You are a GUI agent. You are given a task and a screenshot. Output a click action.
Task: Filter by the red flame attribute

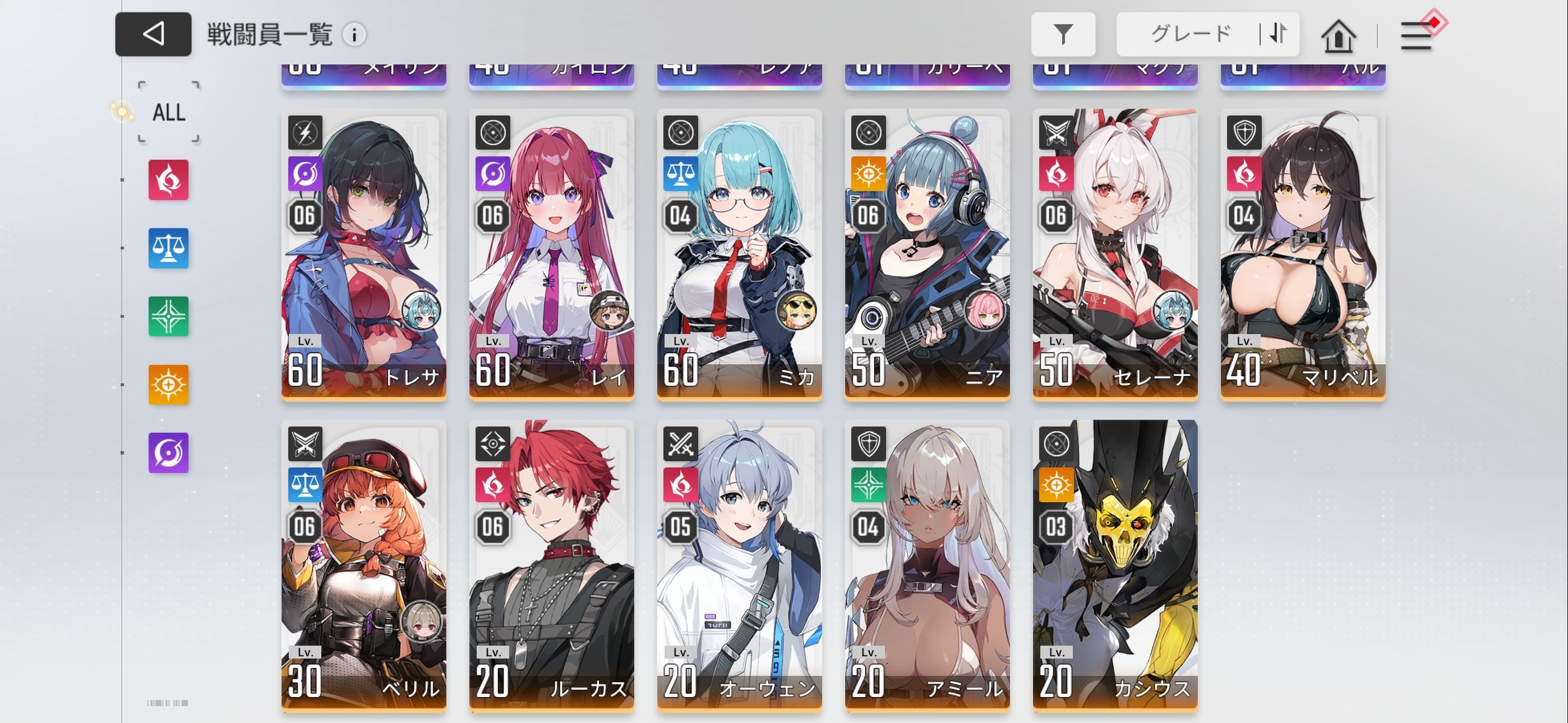pyautogui.click(x=169, y=180)
